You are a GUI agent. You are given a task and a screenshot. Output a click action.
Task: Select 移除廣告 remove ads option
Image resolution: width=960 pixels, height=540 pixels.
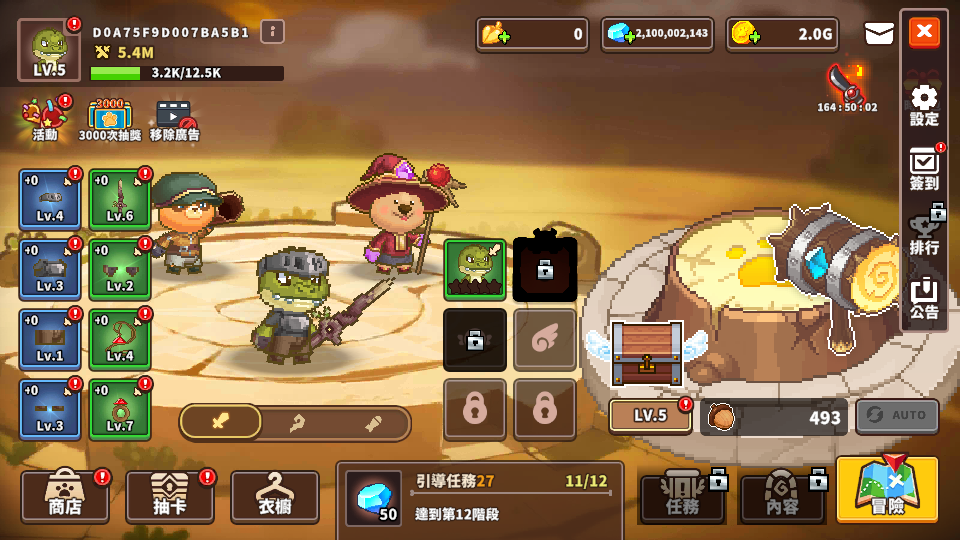click(x=174, y=119)
